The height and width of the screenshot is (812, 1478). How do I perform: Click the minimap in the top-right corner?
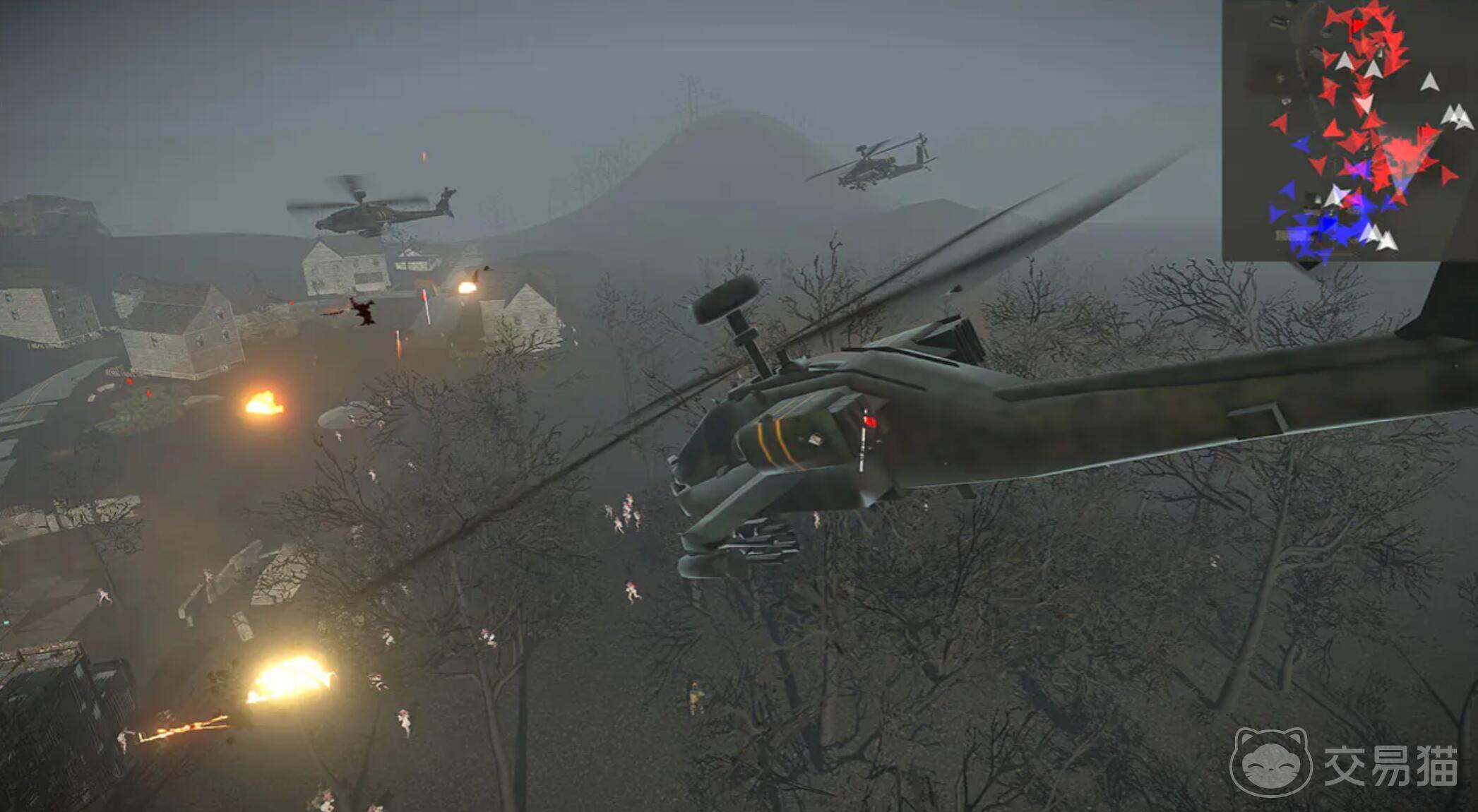[x=1349, y=131]
